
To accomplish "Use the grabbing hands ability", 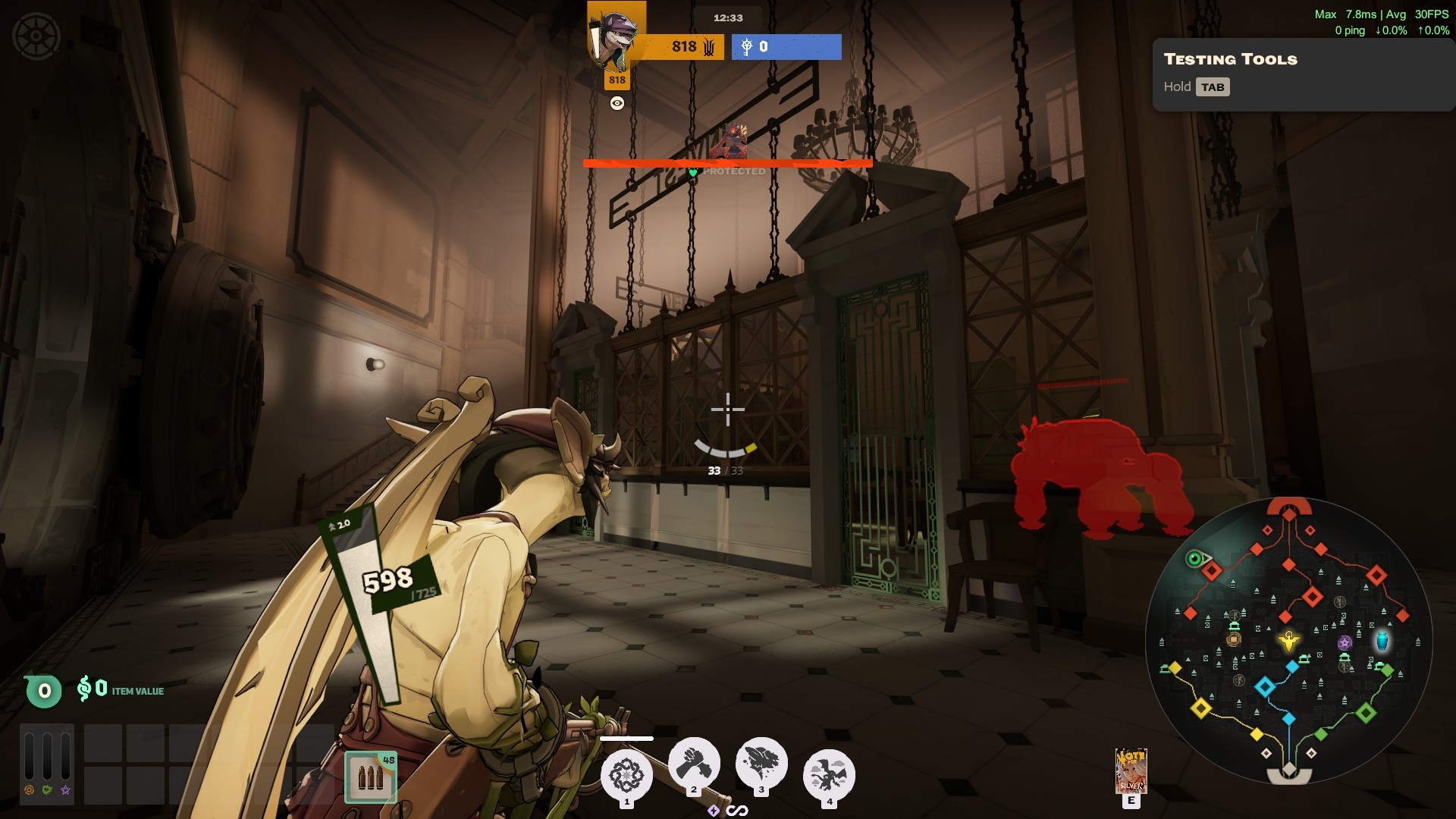I will 694,763.
